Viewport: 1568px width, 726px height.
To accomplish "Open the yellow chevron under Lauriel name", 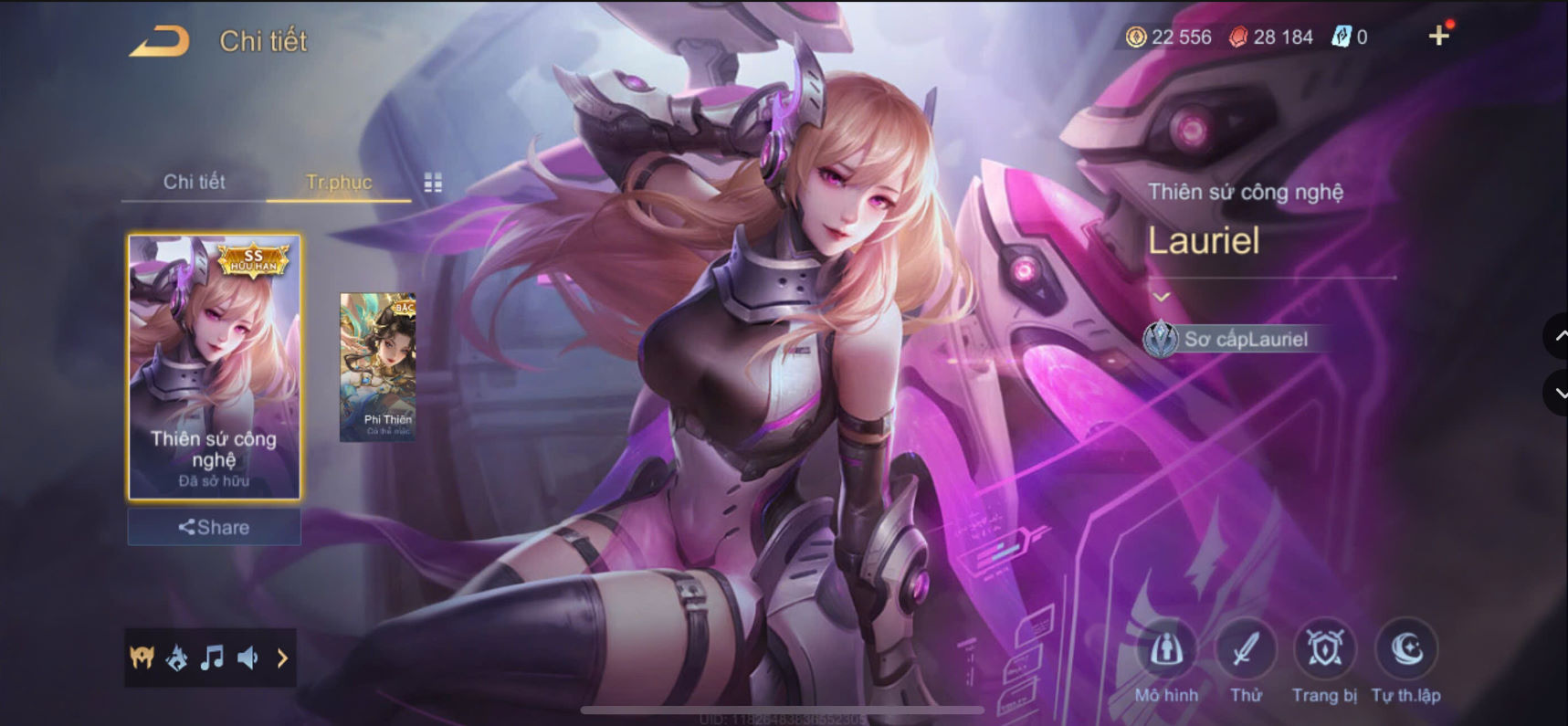I will 1163,296.
